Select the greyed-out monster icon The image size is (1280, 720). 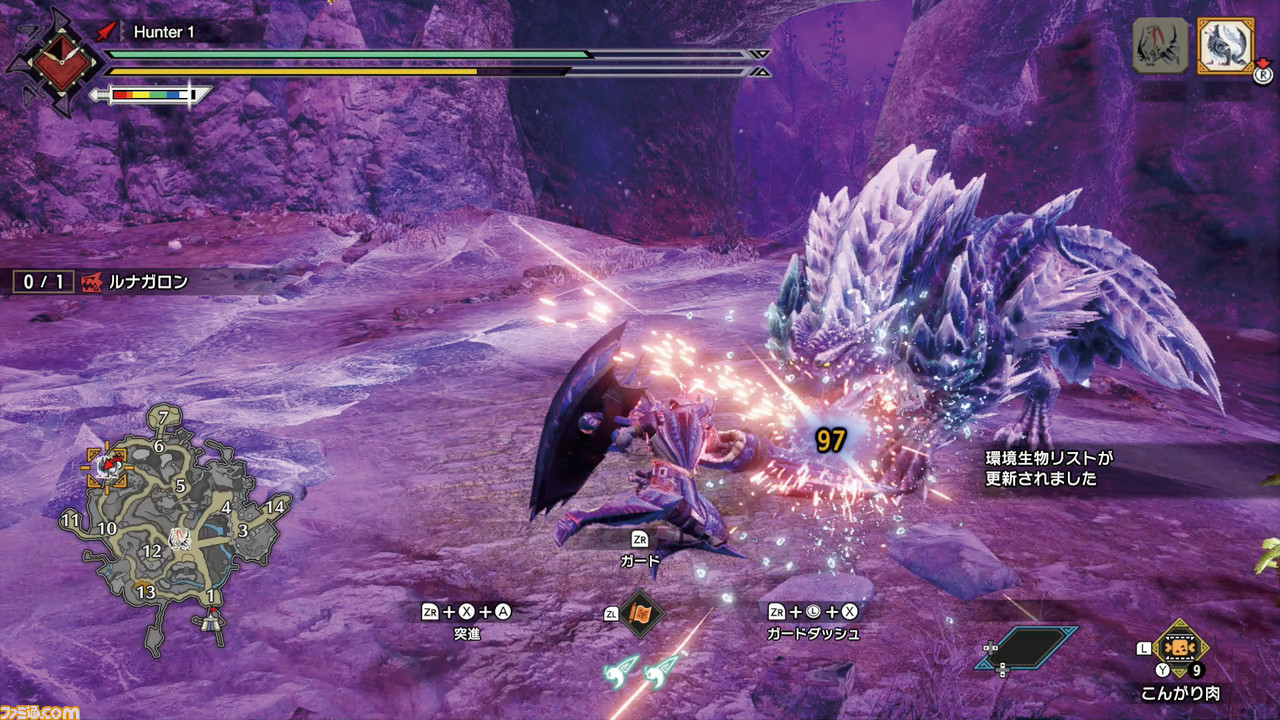1160,46
